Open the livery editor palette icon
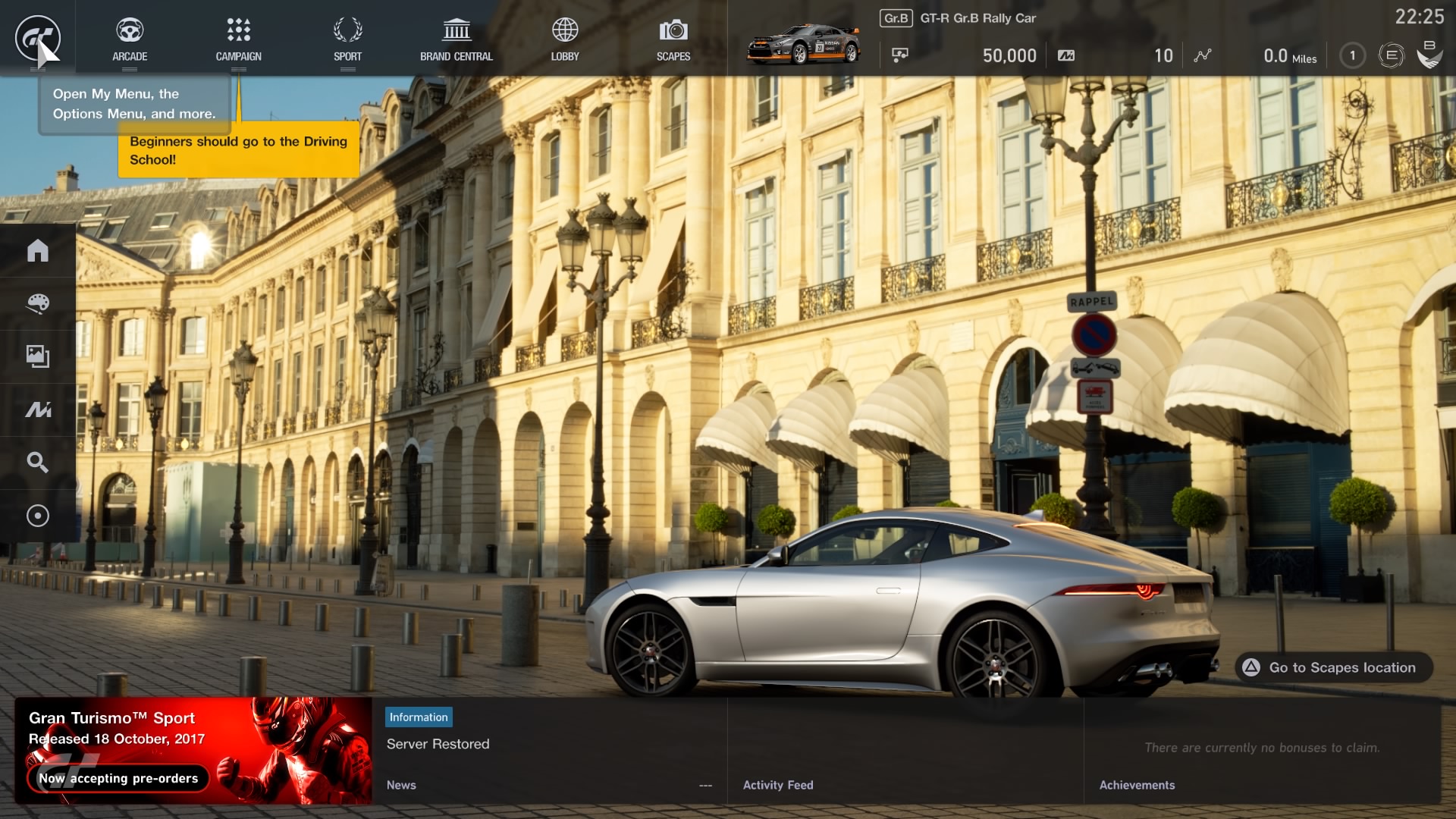 pyautogui.click(x=38, y=303)
